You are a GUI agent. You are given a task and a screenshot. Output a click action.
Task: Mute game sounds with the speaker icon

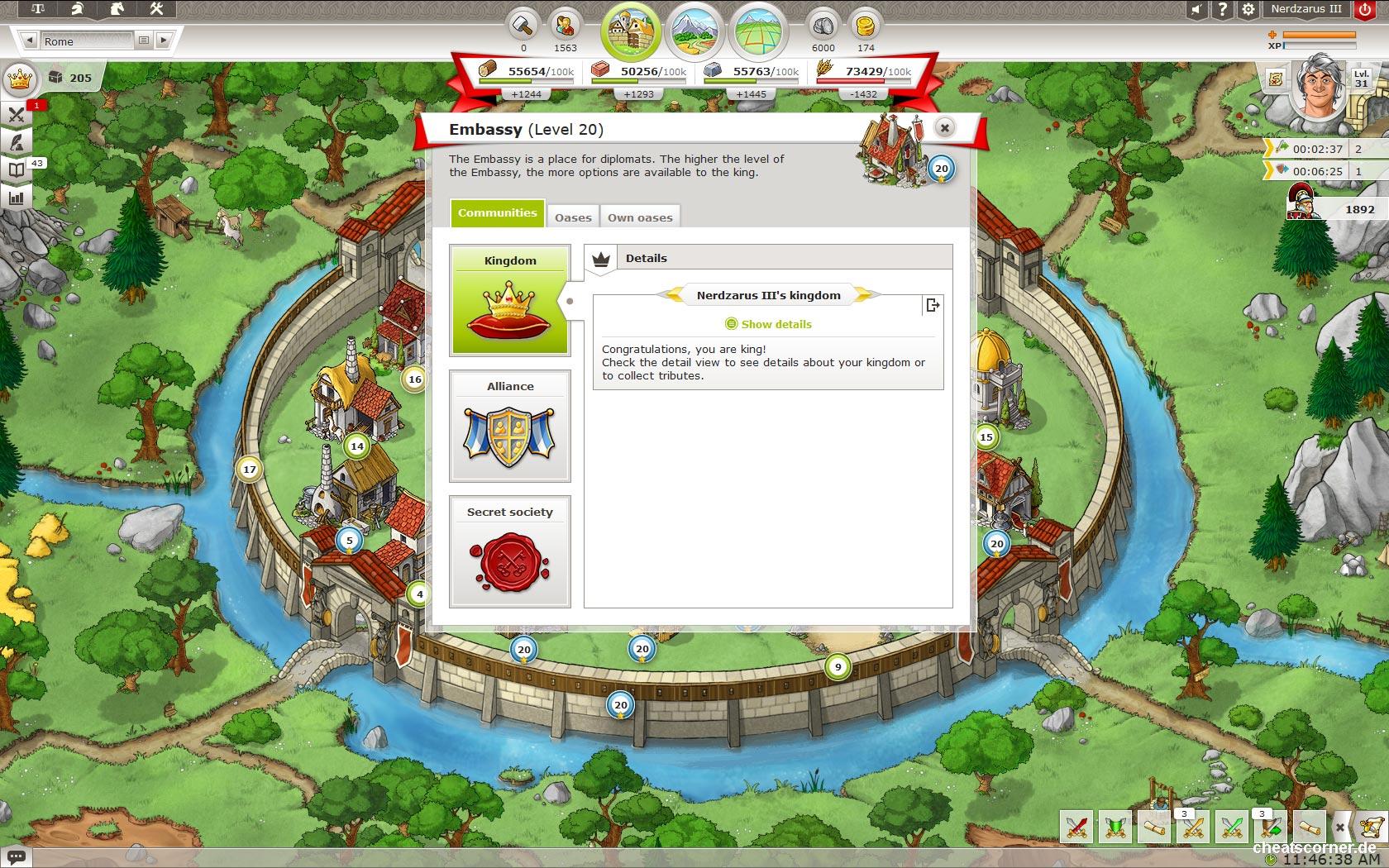click(x=1194, y=9)
